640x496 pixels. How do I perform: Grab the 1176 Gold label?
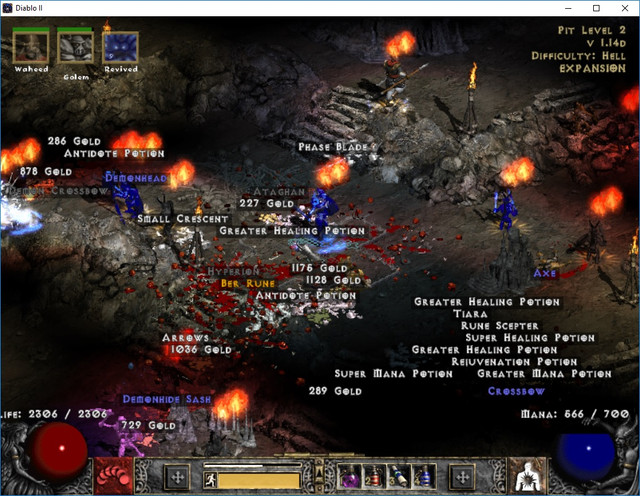tap(319, 268)
